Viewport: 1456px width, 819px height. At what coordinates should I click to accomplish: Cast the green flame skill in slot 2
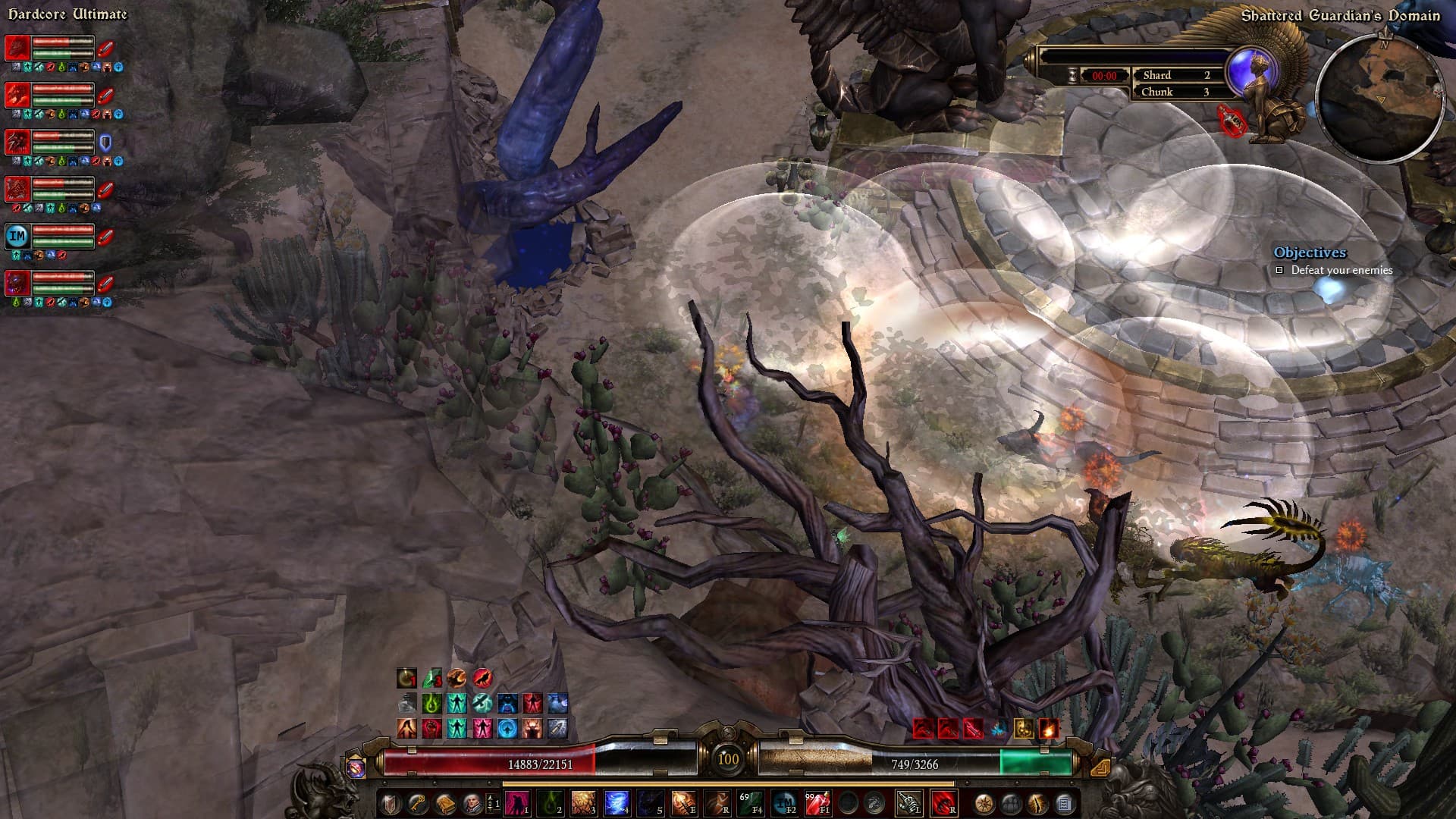pyautogui.click(x=550, y=802)
